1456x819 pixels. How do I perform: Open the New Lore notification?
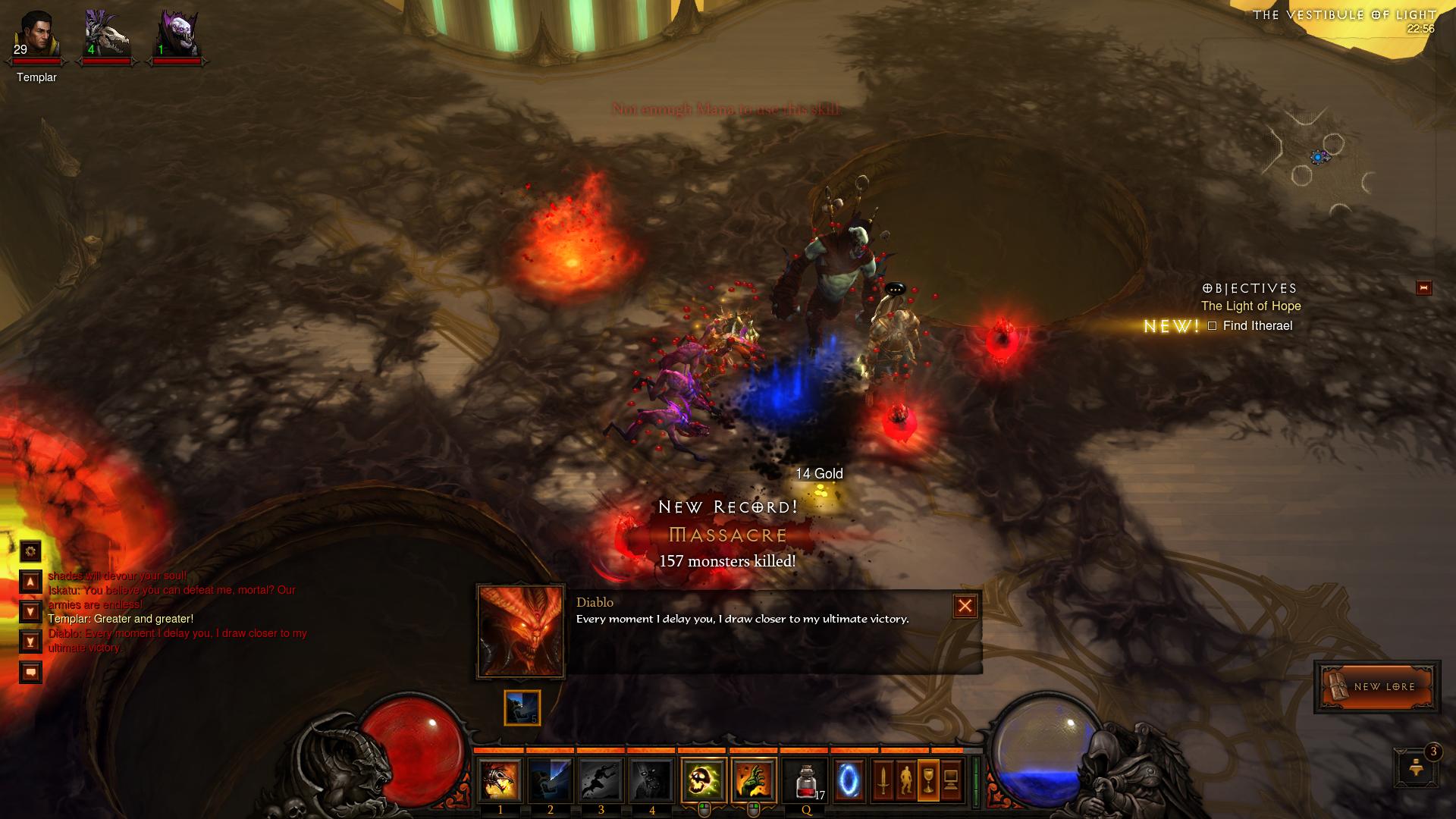pos(1377,687)
